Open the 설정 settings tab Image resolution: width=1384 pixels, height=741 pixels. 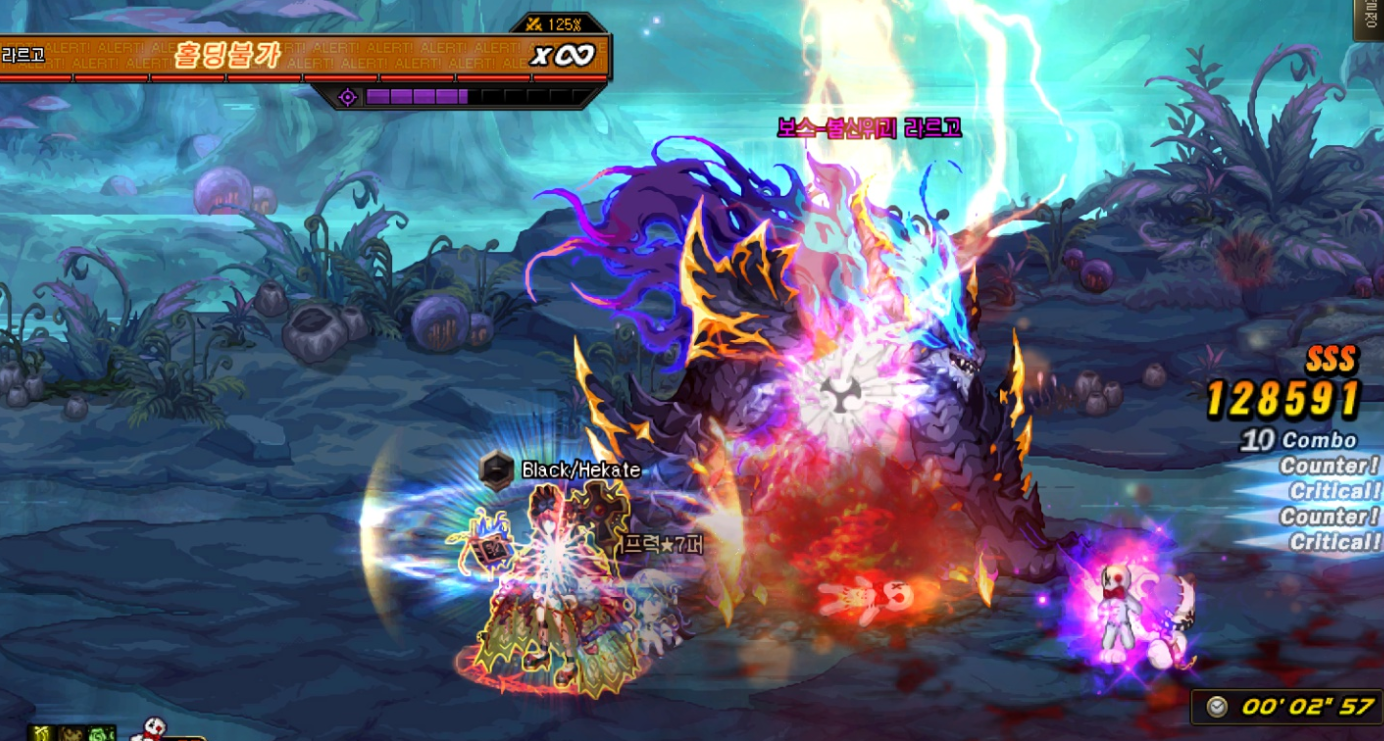pyautogui.click(x=1369, y=20)
